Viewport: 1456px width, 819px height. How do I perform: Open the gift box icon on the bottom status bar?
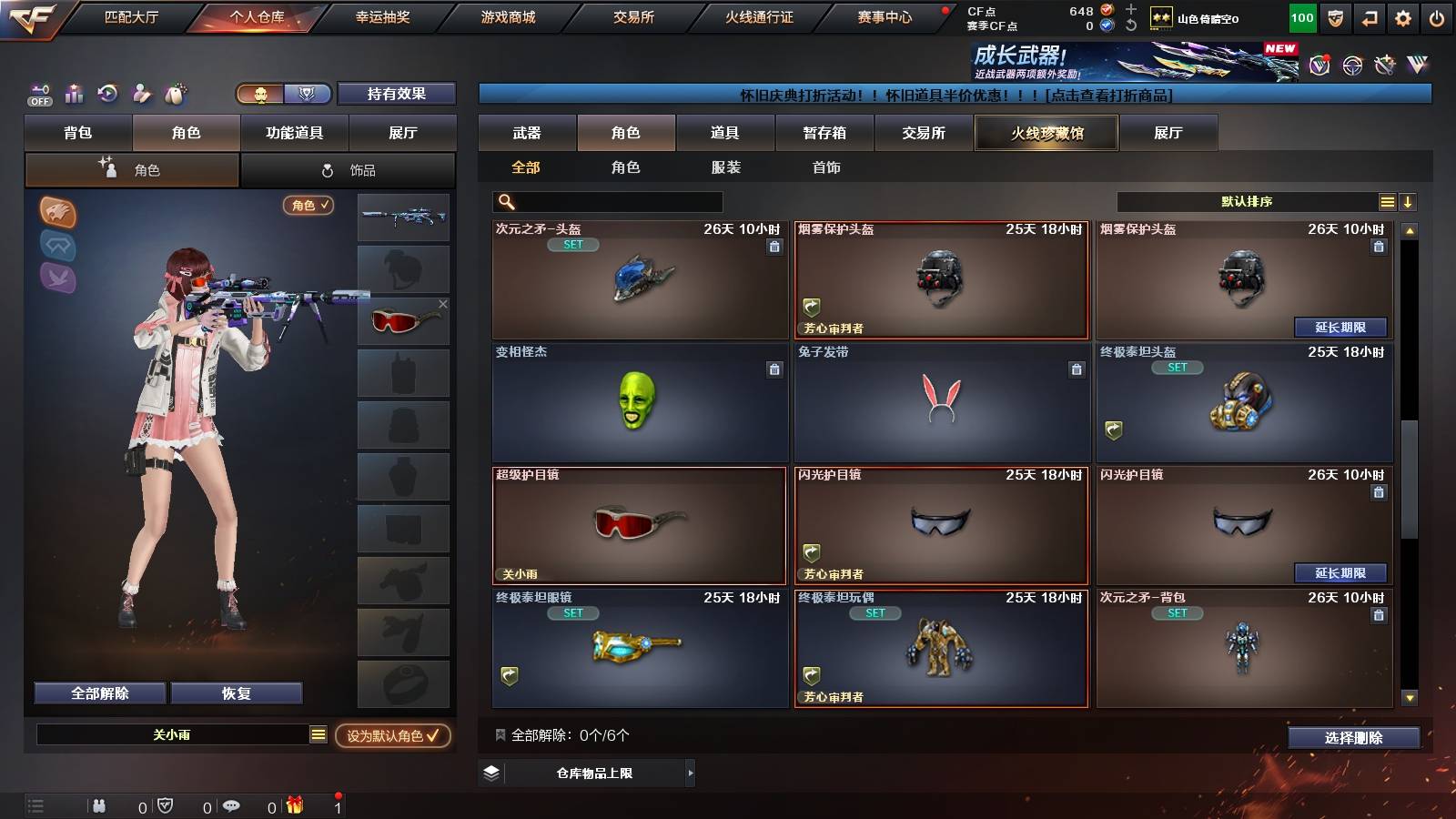tap(293, 806)
